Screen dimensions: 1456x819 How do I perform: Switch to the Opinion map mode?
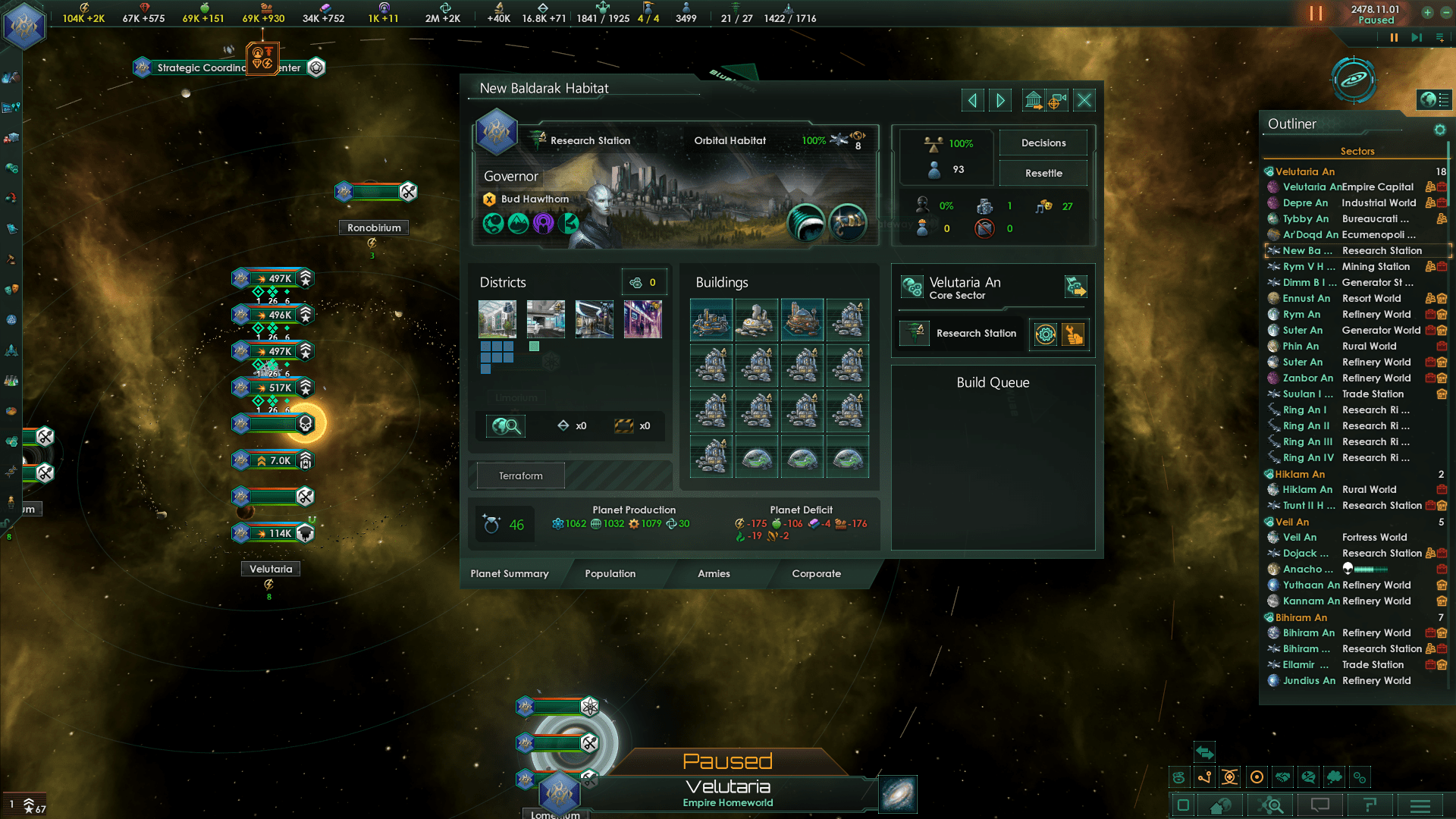coord(1308,777)
